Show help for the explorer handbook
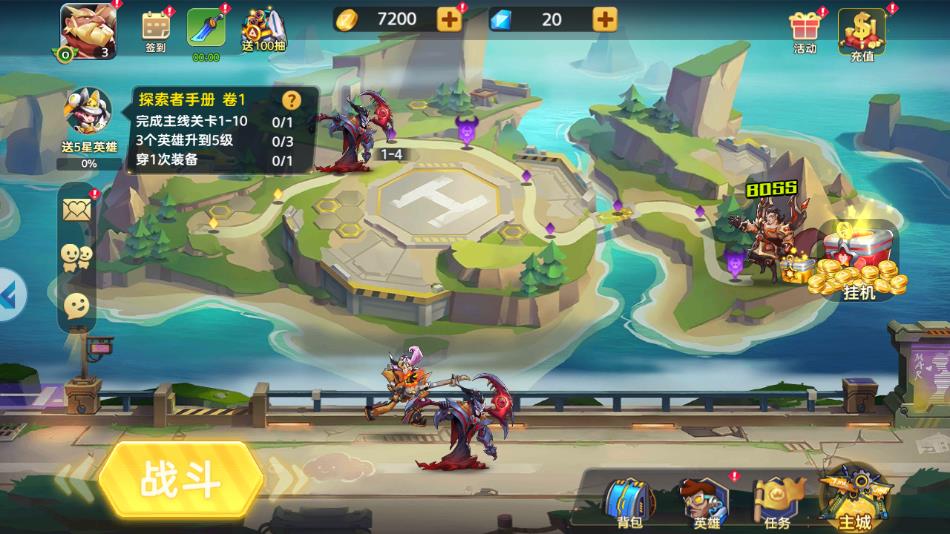 click(291, 100)
